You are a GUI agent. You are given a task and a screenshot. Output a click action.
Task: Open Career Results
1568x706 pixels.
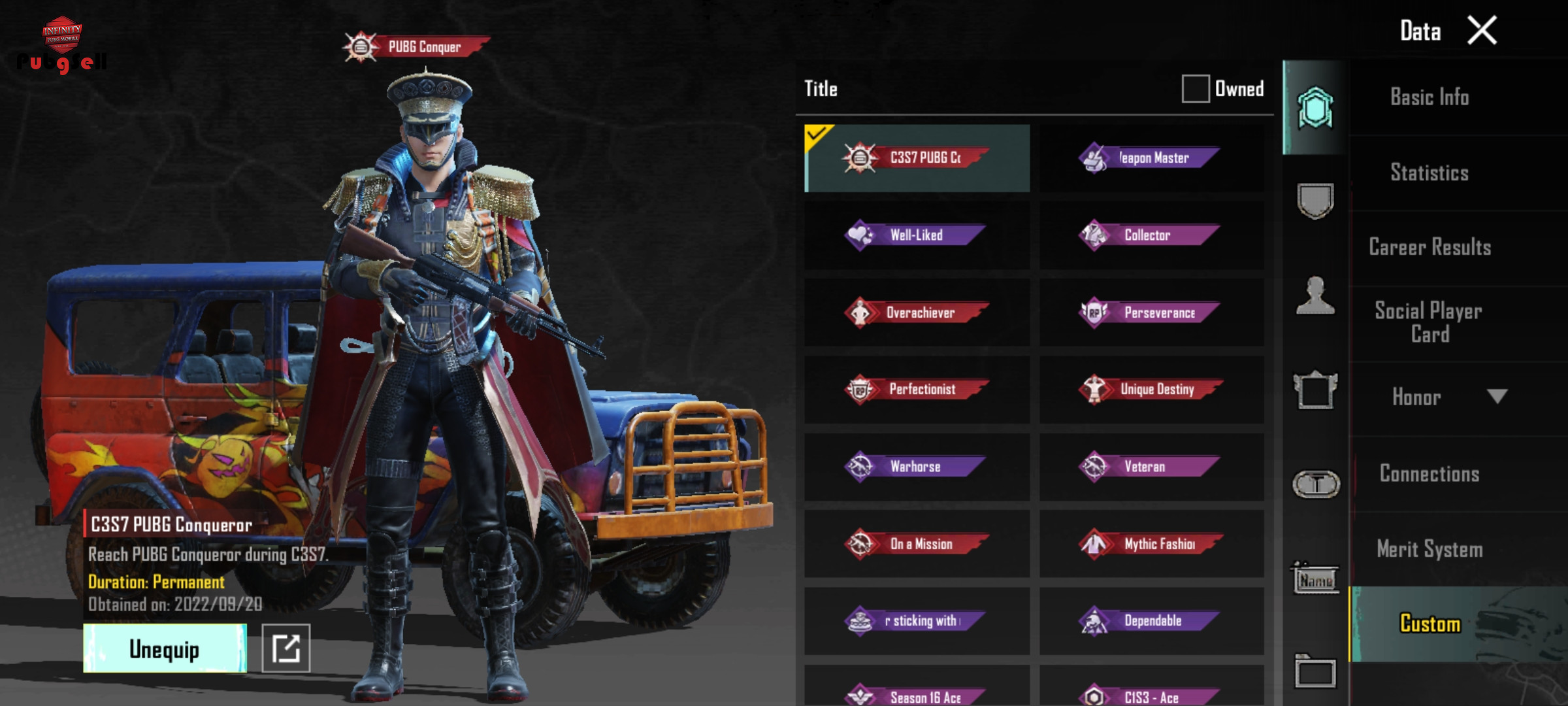pos(1429,247)
